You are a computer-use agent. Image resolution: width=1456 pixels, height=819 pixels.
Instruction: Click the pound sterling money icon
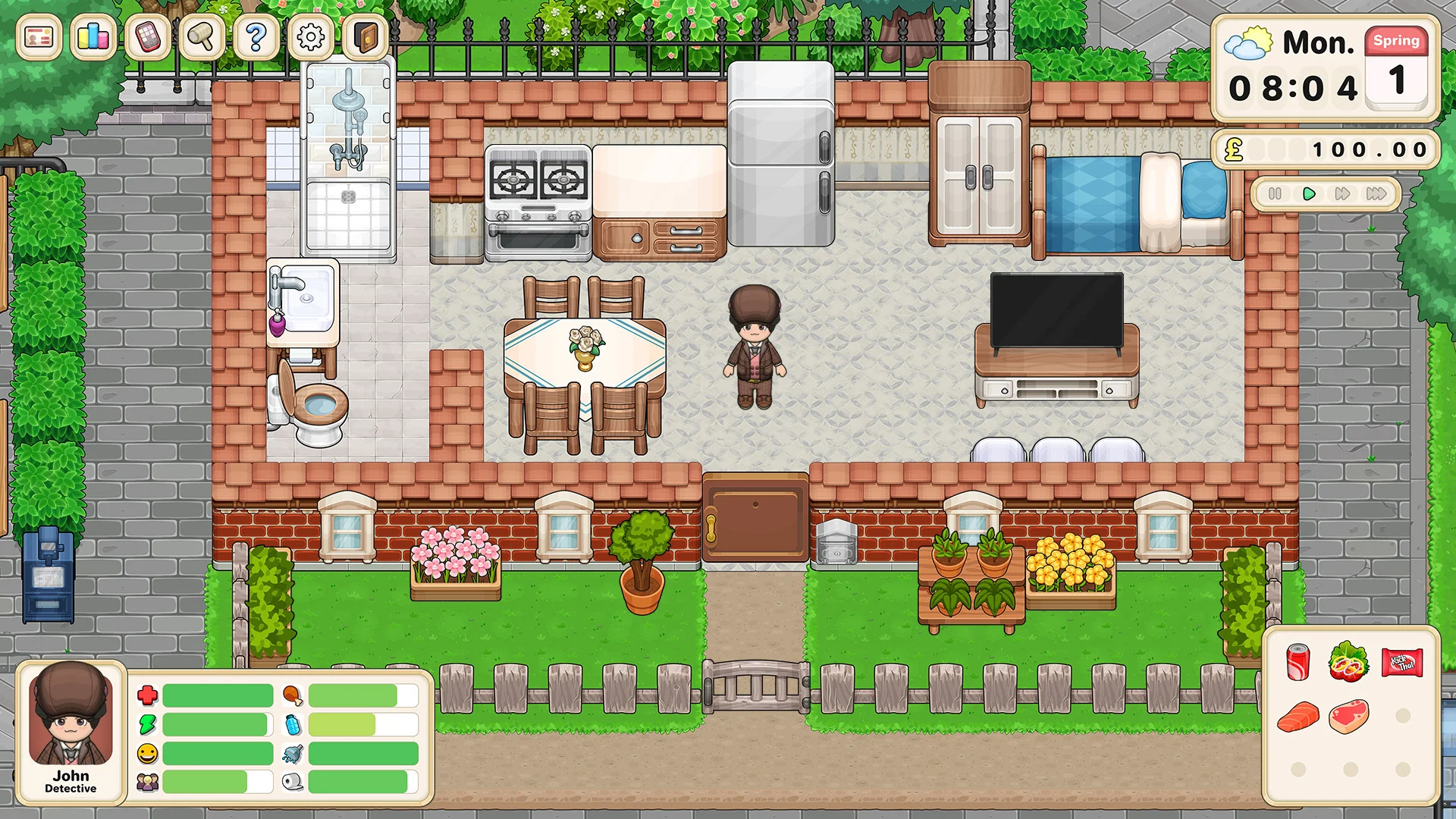[1235, 149]
